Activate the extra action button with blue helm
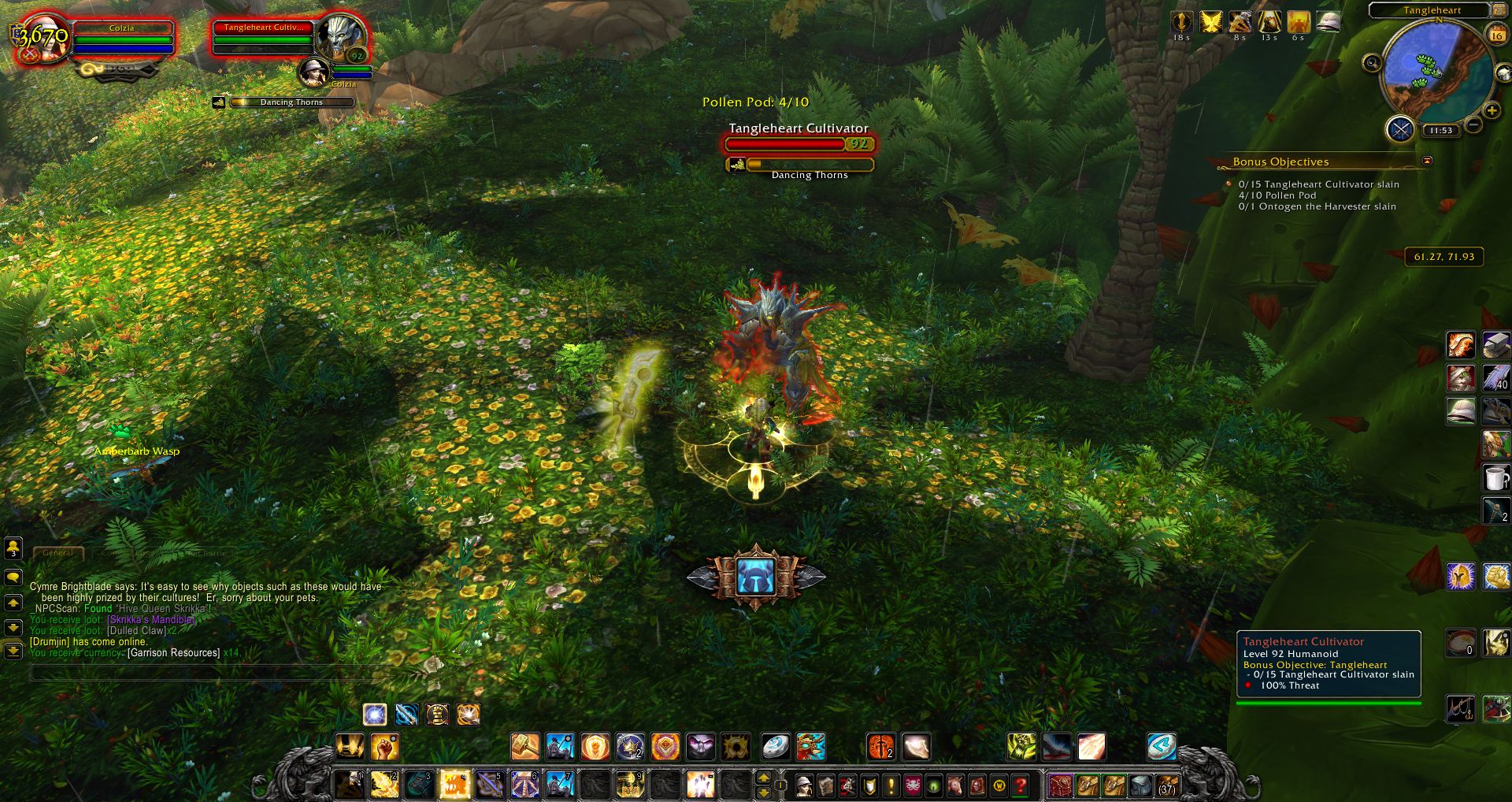 tap(756, 577)
